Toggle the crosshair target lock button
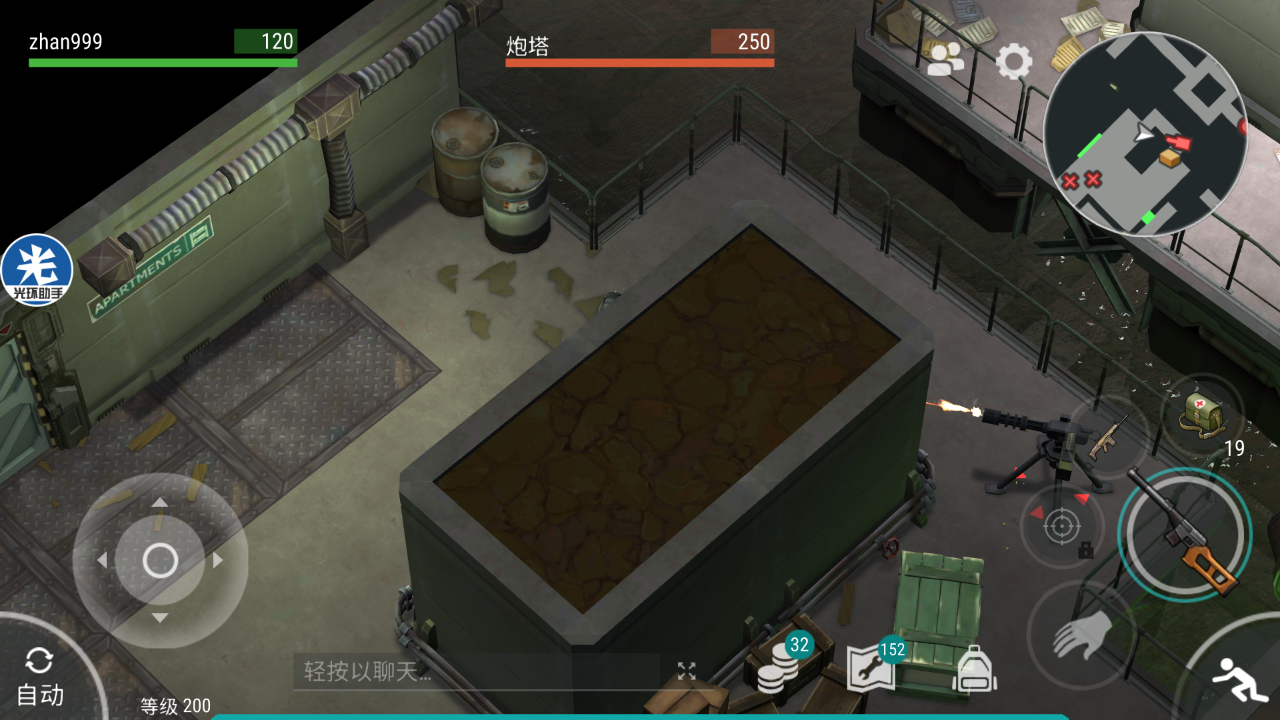Screen dimensions: 1280x720 point(1062,526)
